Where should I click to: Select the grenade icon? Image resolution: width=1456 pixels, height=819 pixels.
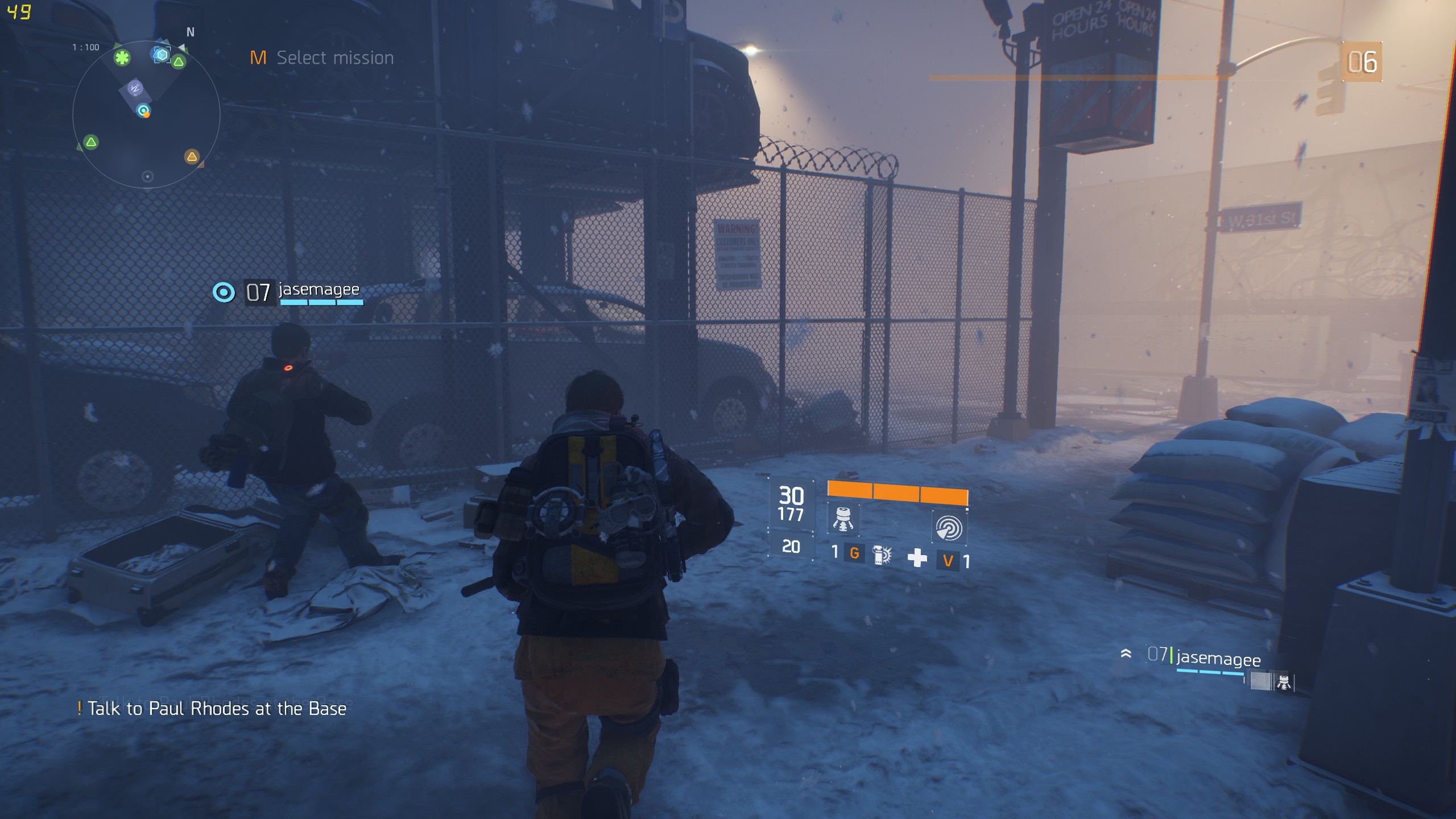(882, 555)
